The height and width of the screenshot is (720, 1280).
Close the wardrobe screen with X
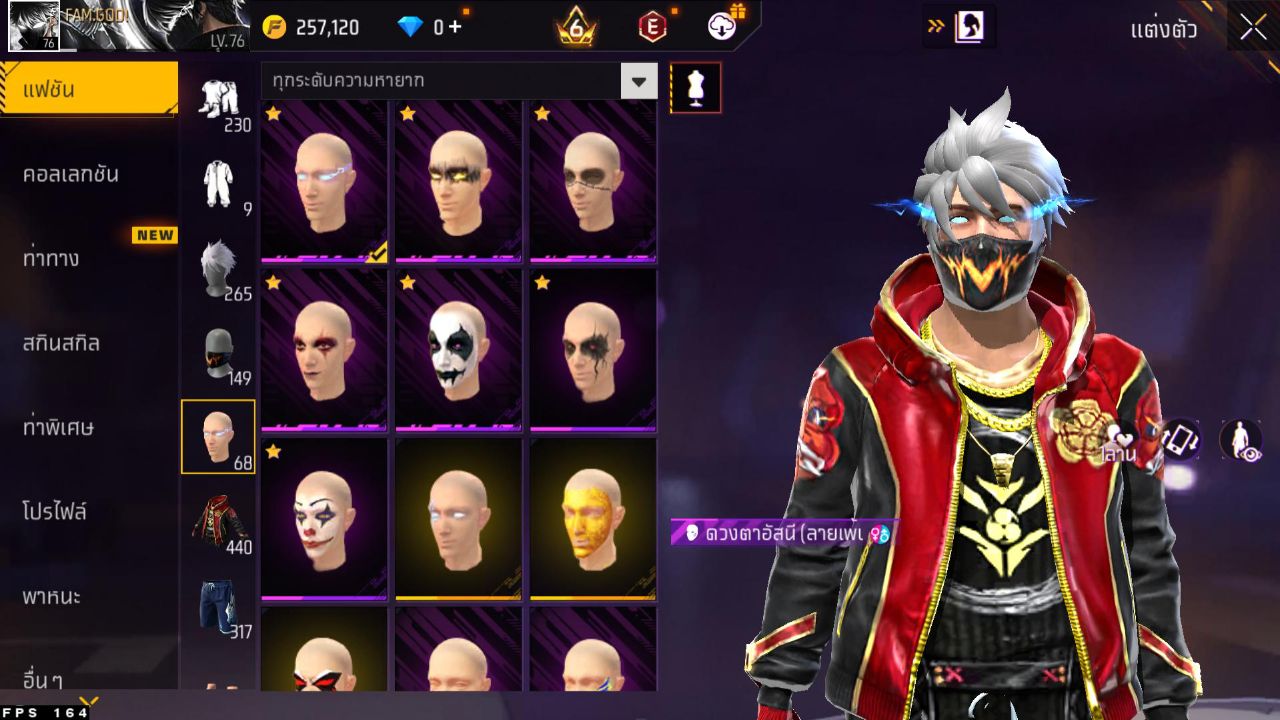[x=1253, y=28]
